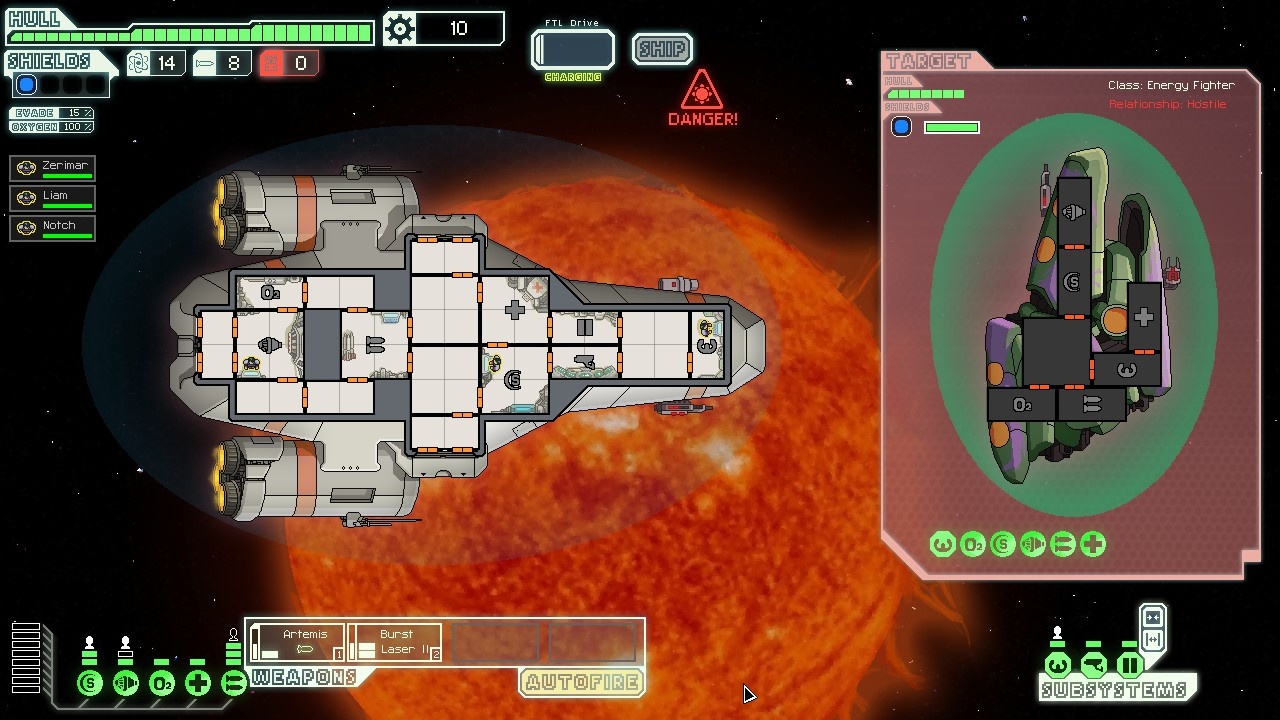Open the SHIP menu
The height and width of the screenshot is (720, 1280).
(x=662, y=49)
